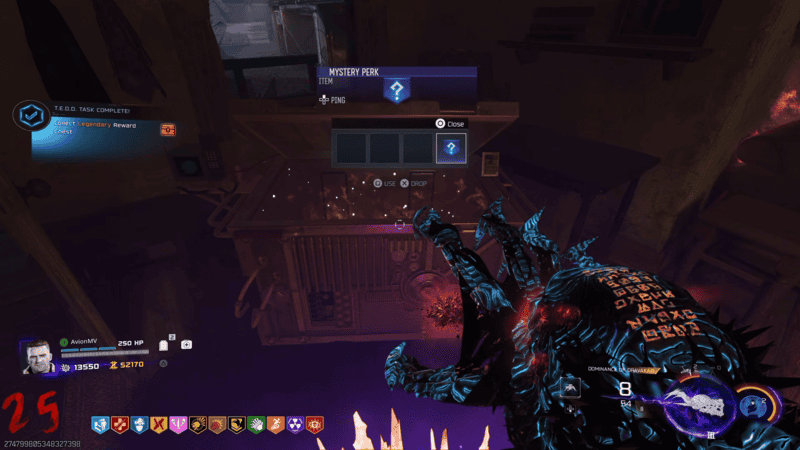Choose the purple radiation symbol perk icon
The width and height of the screenshot is (800, 450).
point(294,426)
